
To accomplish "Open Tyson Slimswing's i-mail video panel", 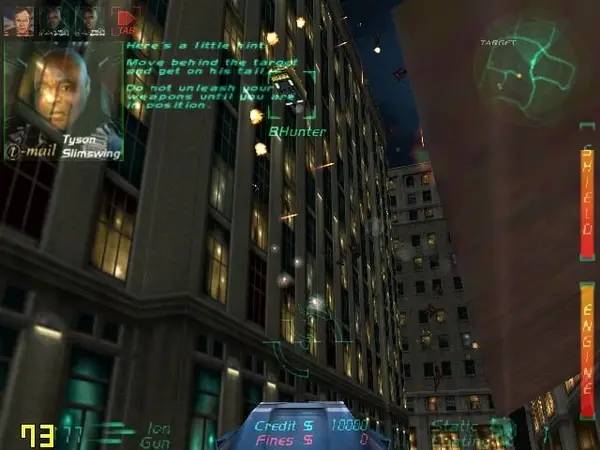I will click(62, 95).
